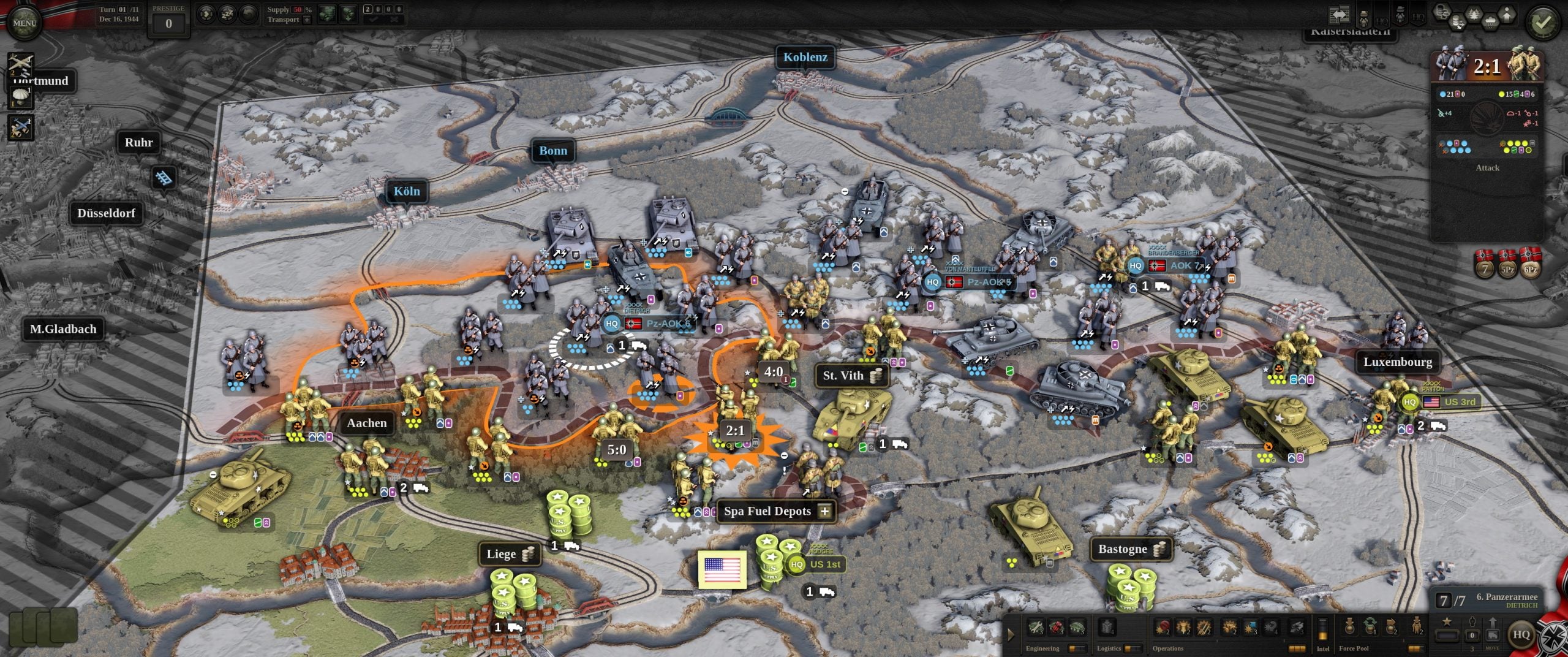Select the 2:1 attack odds marker

coord(734,430)
